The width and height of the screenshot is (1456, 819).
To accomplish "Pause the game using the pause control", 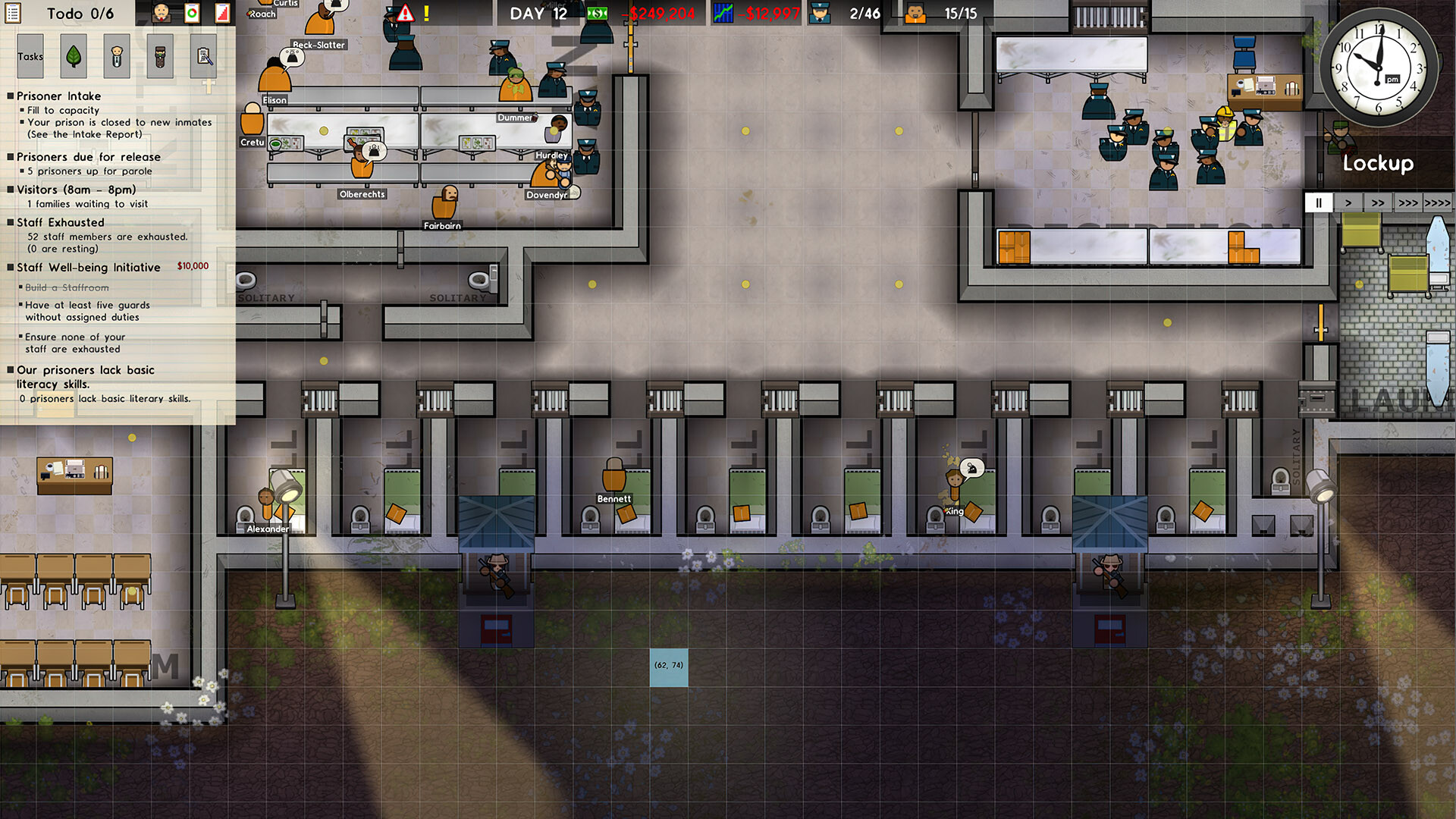I will 1319,202.
